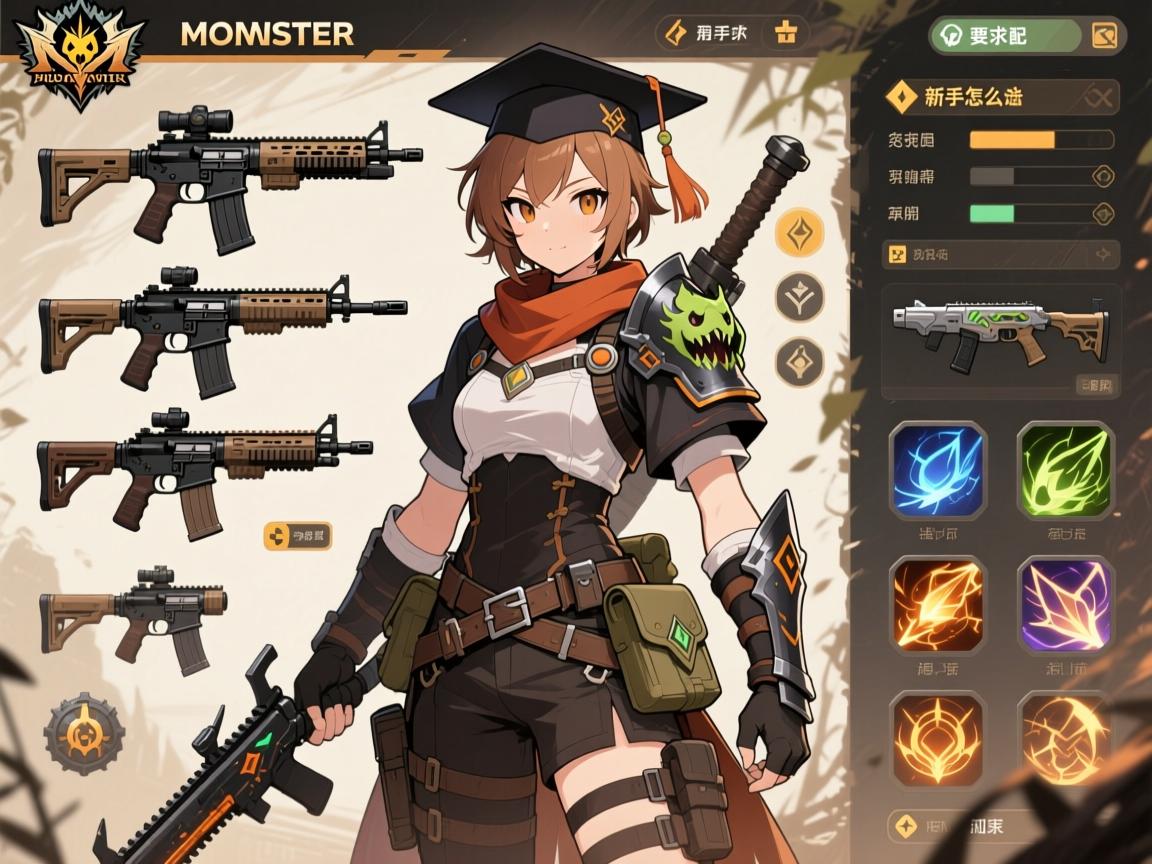Click the small button under the silver gun
The width and height of the screenshot is (1152, 864).
(x=1097, y=384)
